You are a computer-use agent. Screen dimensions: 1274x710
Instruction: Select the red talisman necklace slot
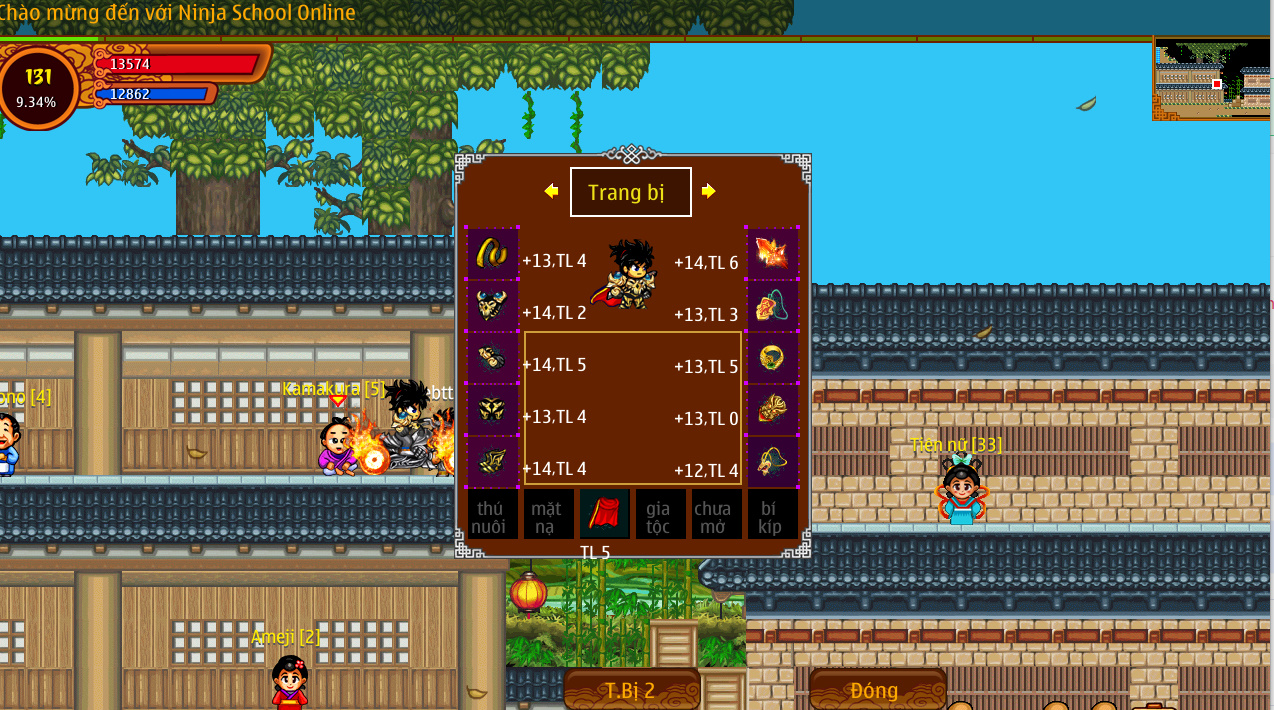(772, 305)
